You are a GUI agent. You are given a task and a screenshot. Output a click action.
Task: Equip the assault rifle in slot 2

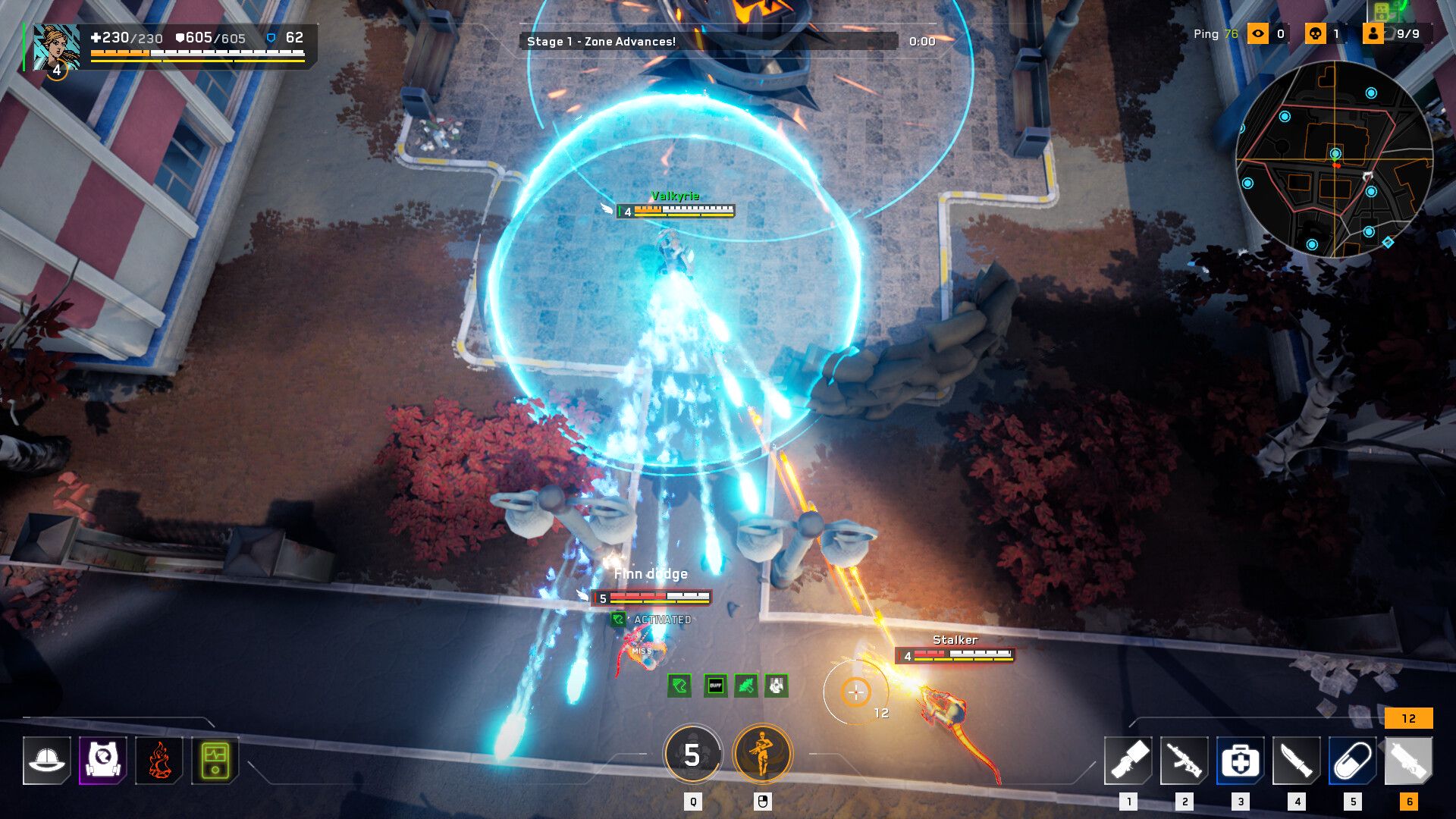(x=1185, y=760)
